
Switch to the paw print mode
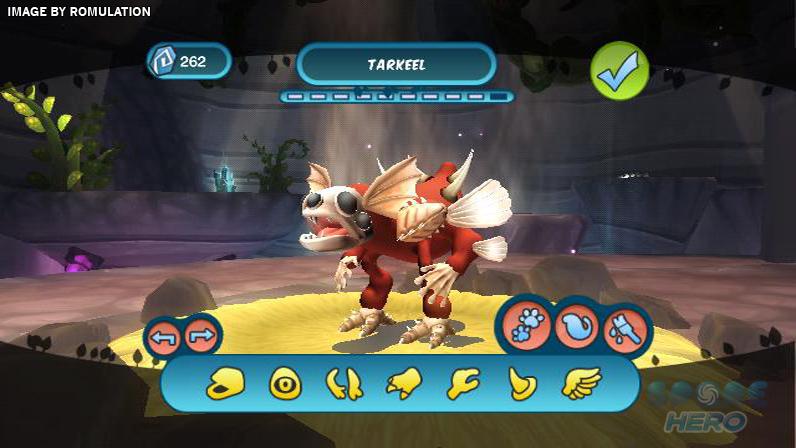pos(527,326)
